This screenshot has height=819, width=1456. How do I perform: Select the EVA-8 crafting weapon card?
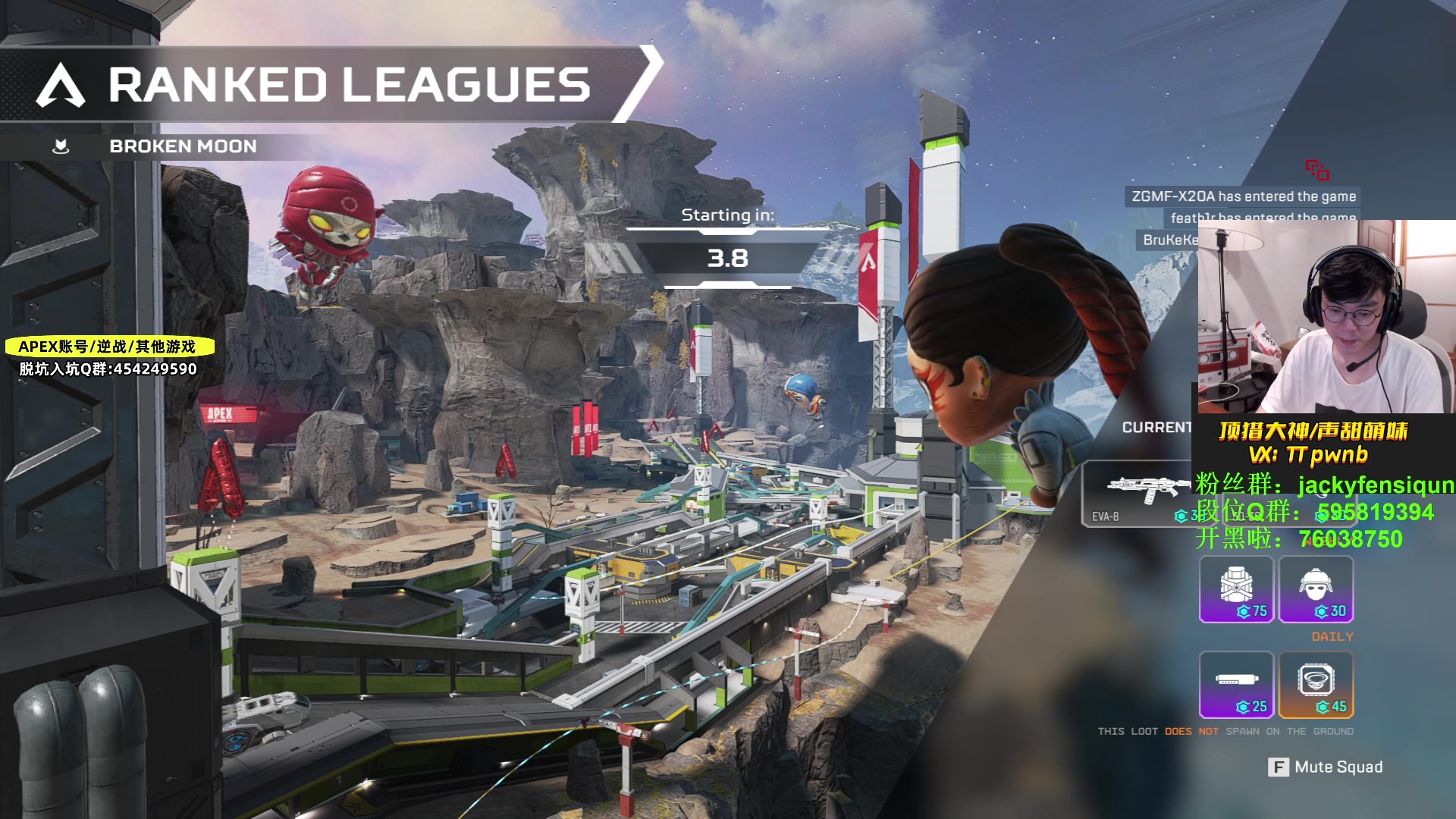pos(1135,494)
